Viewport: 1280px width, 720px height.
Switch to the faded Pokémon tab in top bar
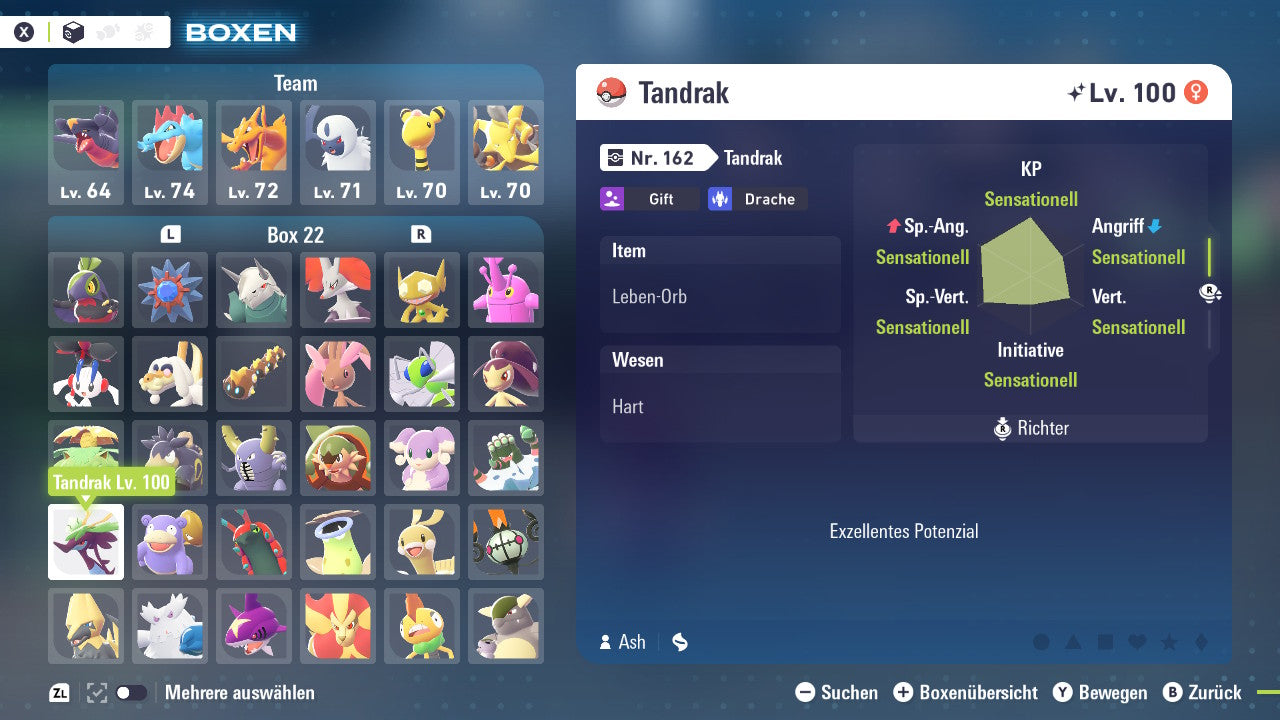[x=106, y=31]
